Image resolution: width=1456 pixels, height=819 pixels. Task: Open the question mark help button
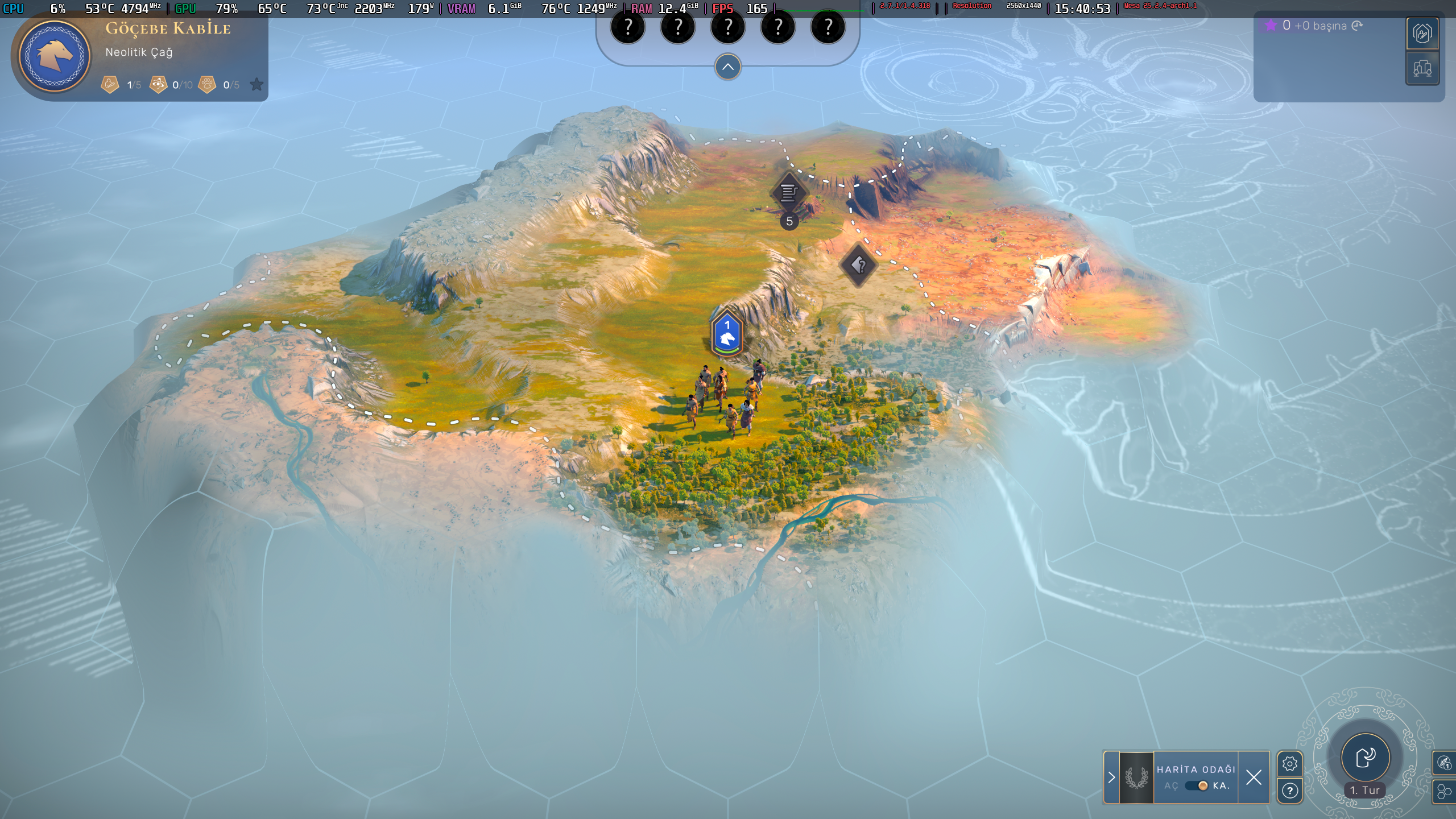pos(1289,791)
